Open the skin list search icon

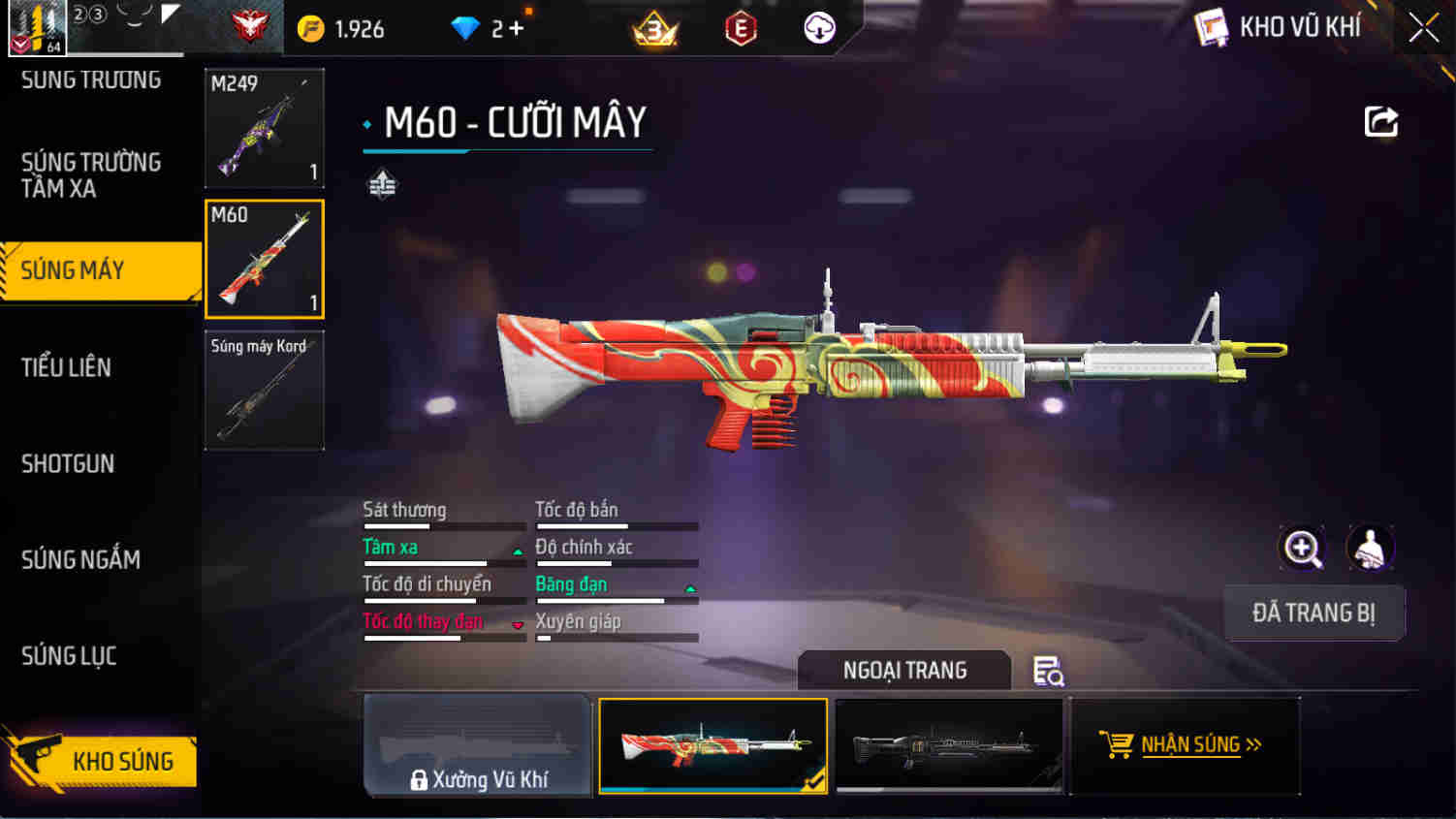pyautogui.click(x=1048, y=671)
